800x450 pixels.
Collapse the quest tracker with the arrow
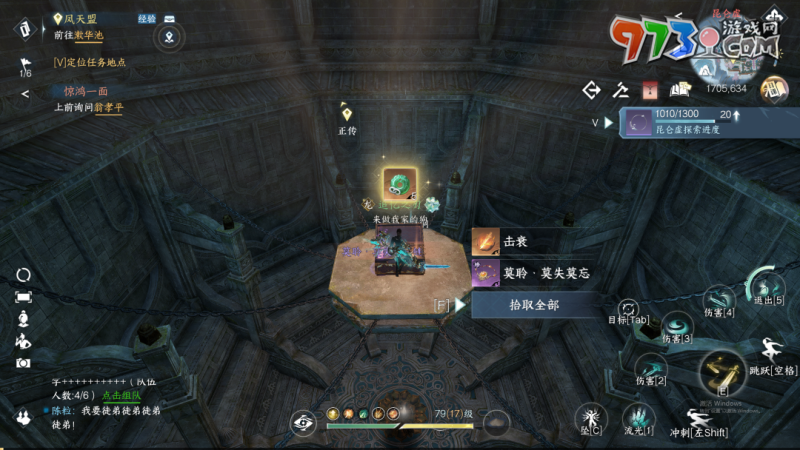[25, 94]
